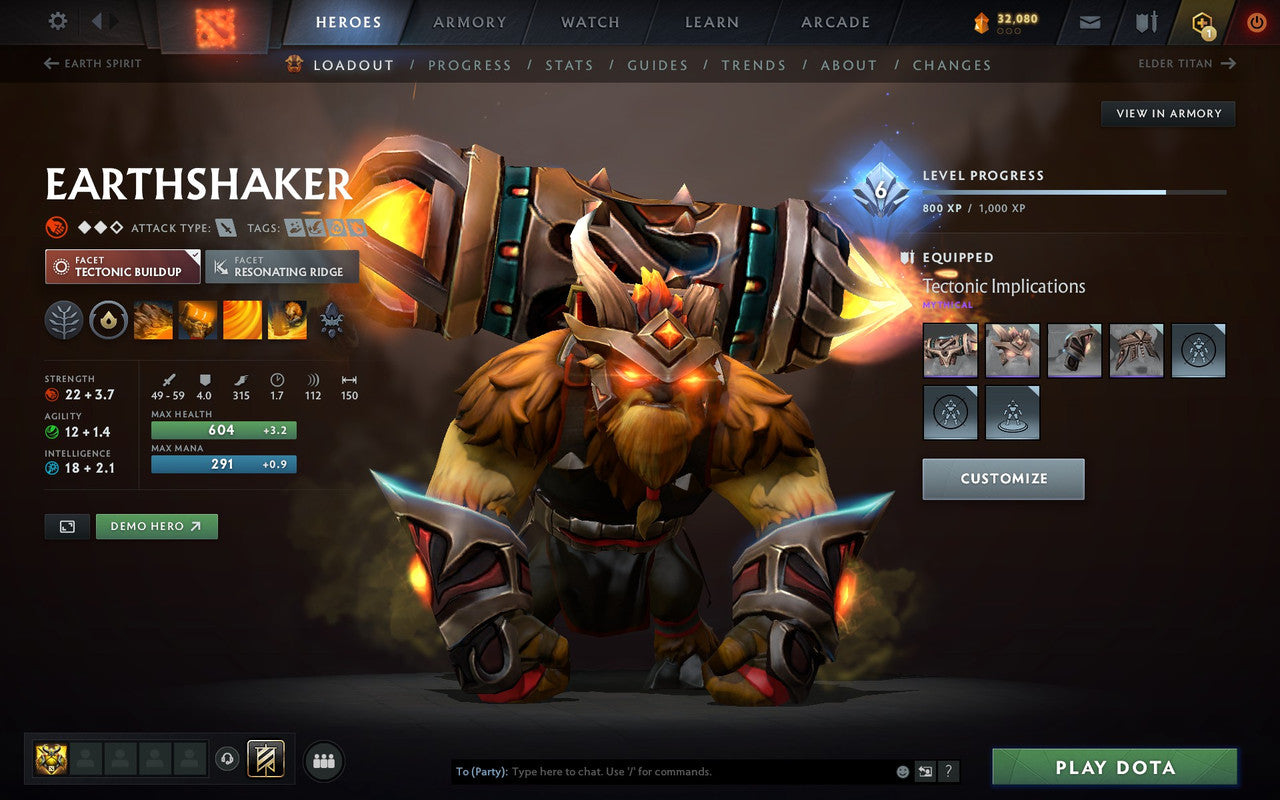Select the Fissure ability icon
This screenshot has height=800, width=1280.
click(152, 319)
